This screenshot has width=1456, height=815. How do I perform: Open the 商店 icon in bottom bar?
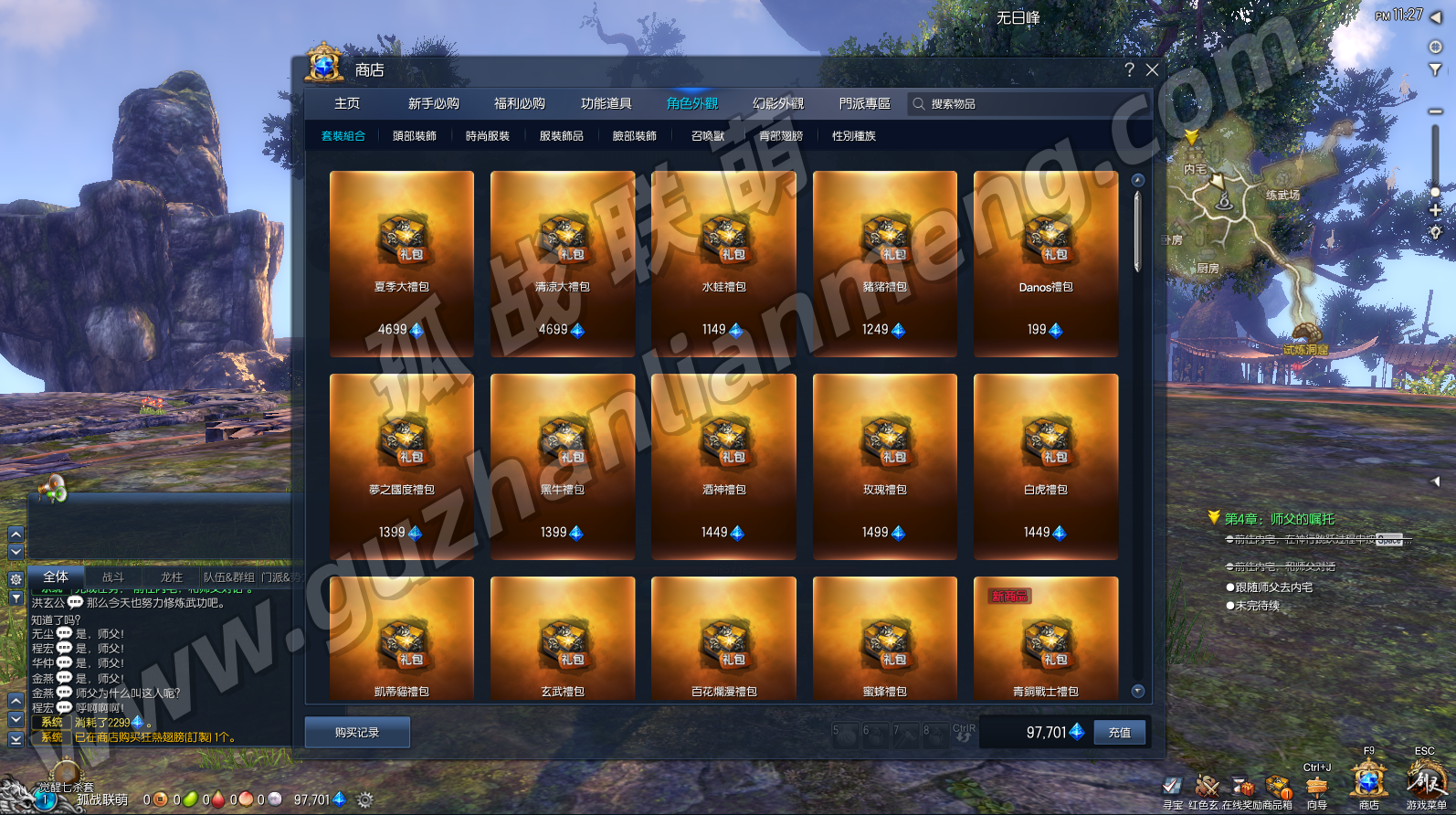(1368, 785)
